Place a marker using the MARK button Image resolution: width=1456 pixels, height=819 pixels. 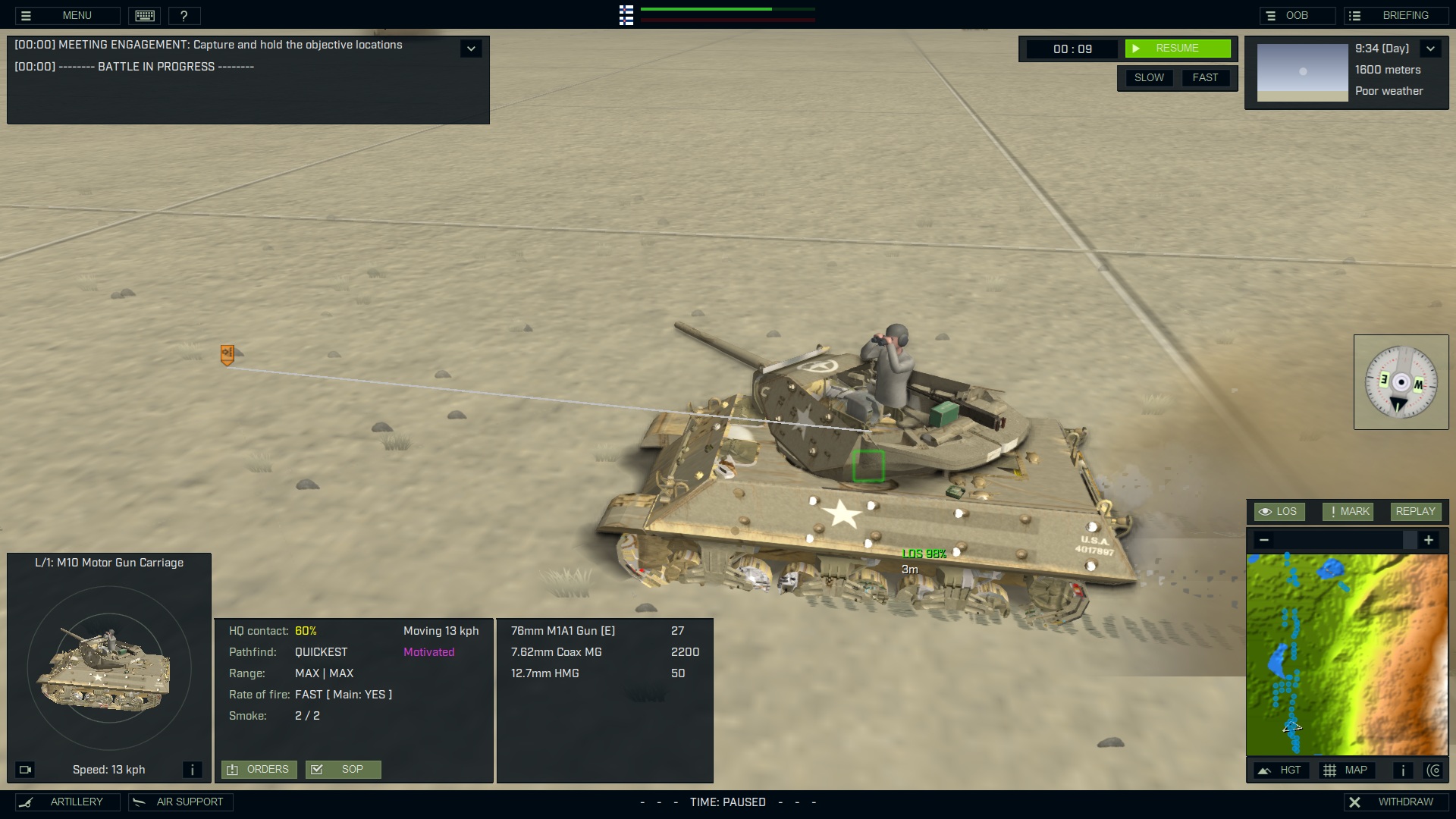point(1348,511)
